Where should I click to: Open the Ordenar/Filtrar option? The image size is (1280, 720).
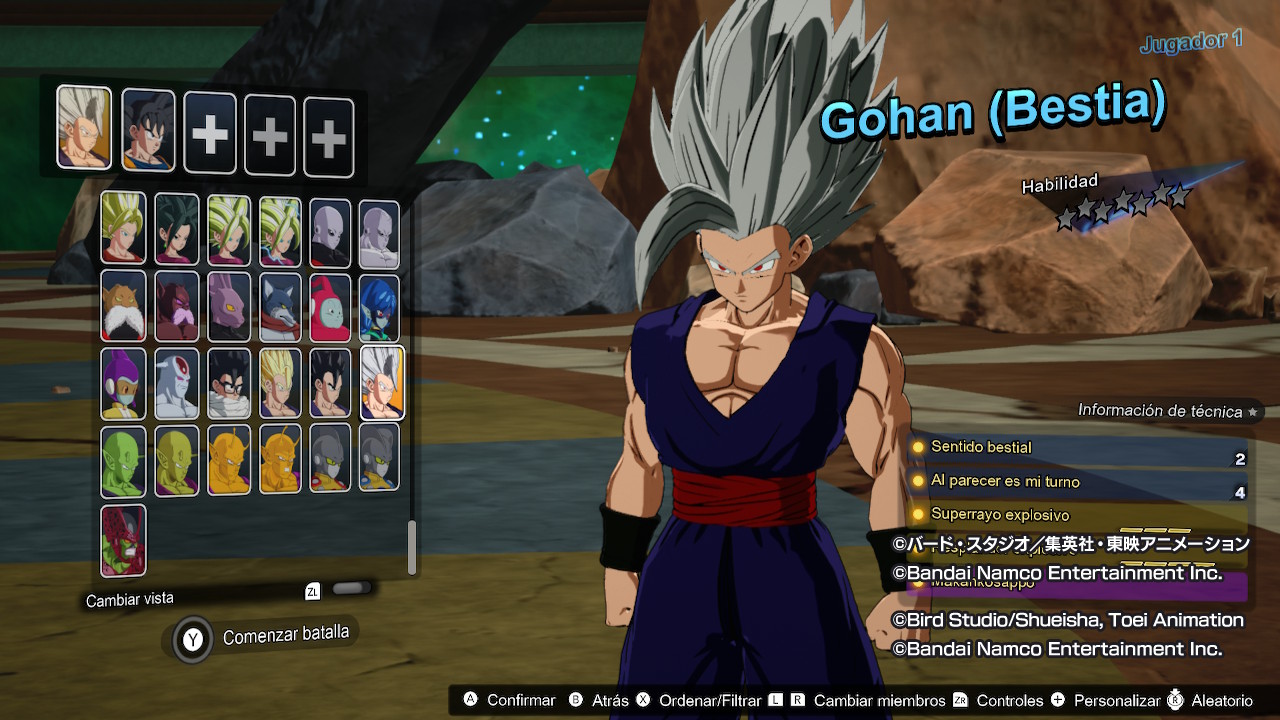click(698, 700)
